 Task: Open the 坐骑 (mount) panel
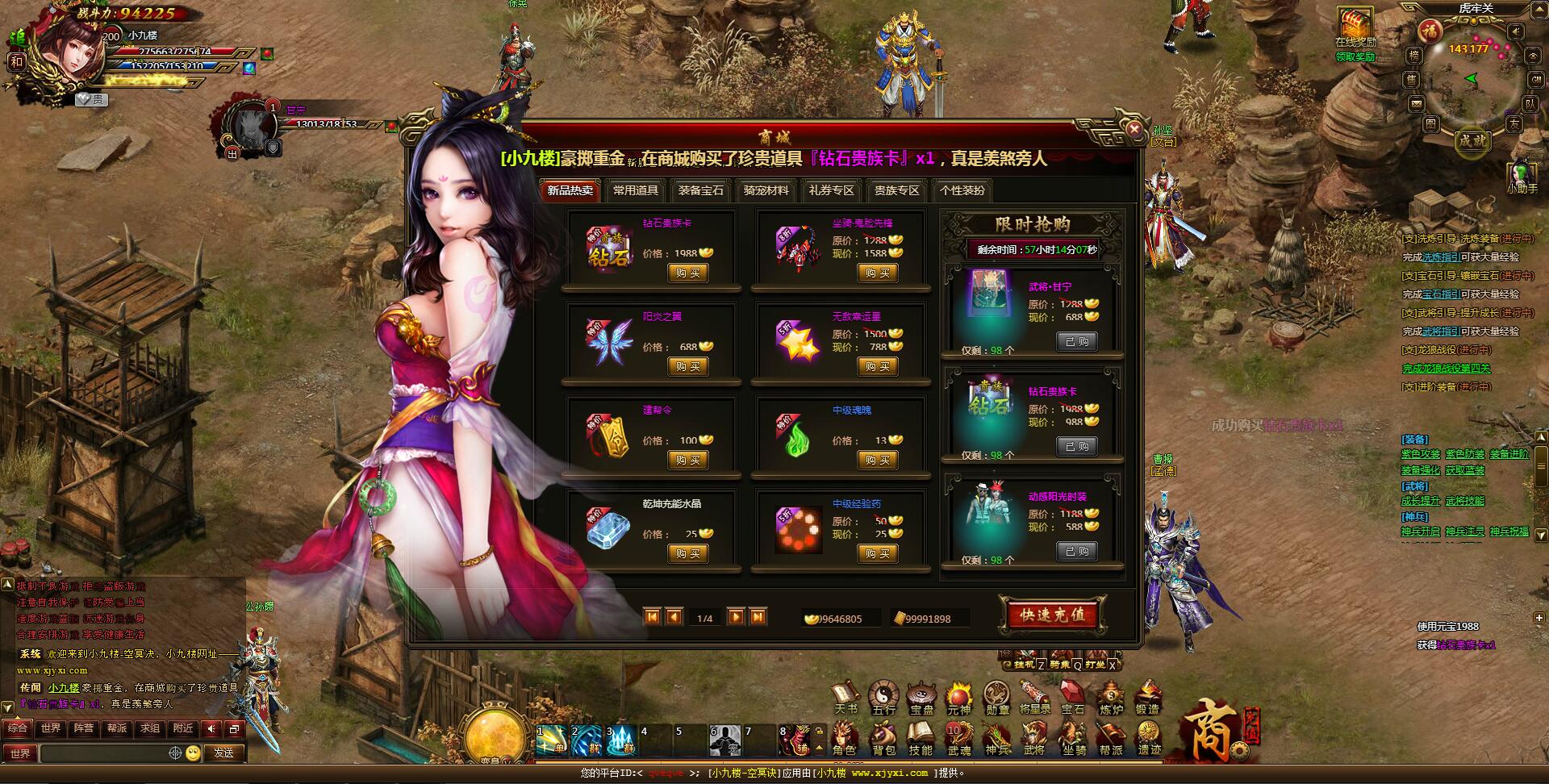pos(1073,736)
